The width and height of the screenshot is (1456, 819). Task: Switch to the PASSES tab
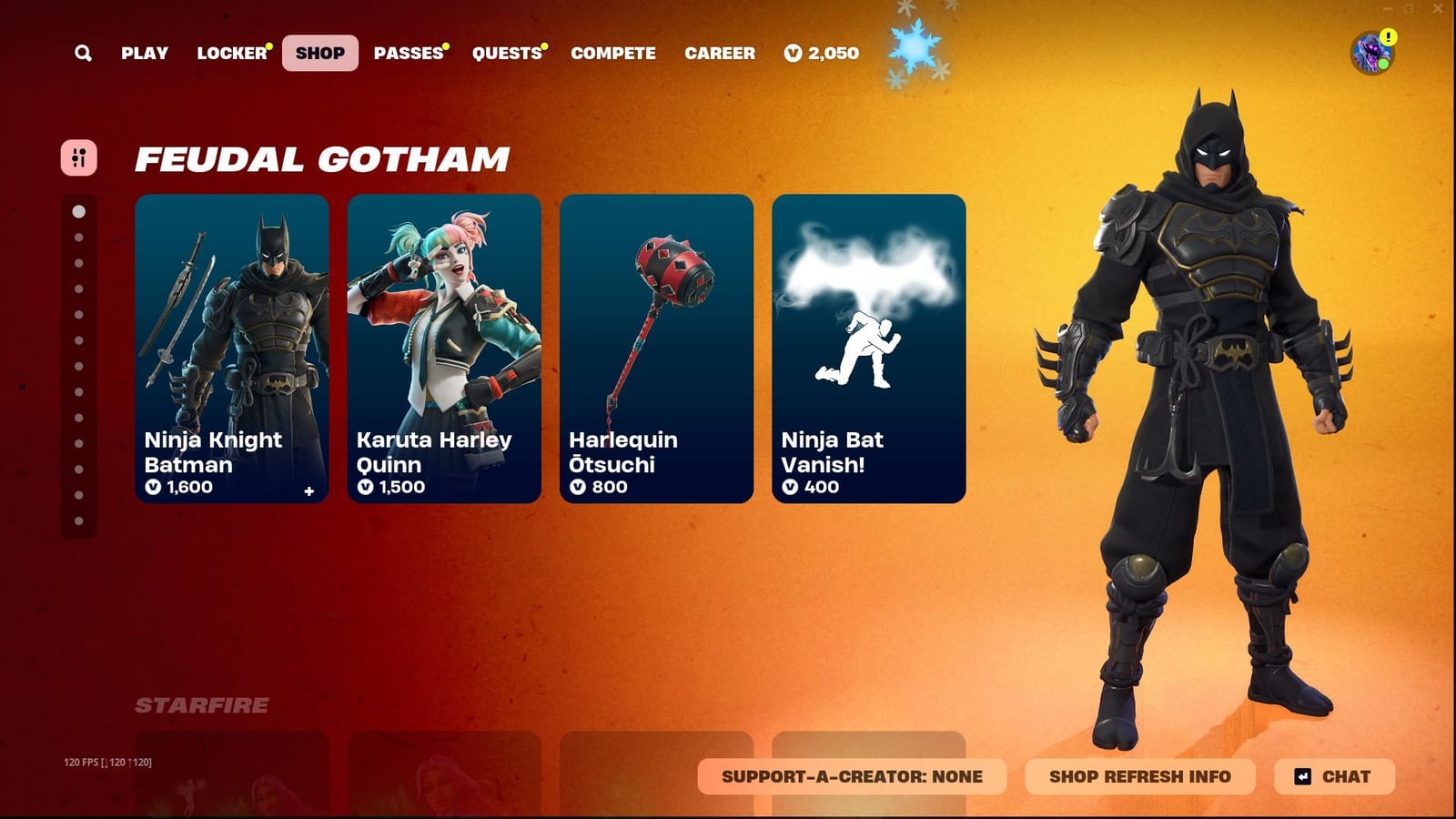pyautogui.click(x=407, y=53)
